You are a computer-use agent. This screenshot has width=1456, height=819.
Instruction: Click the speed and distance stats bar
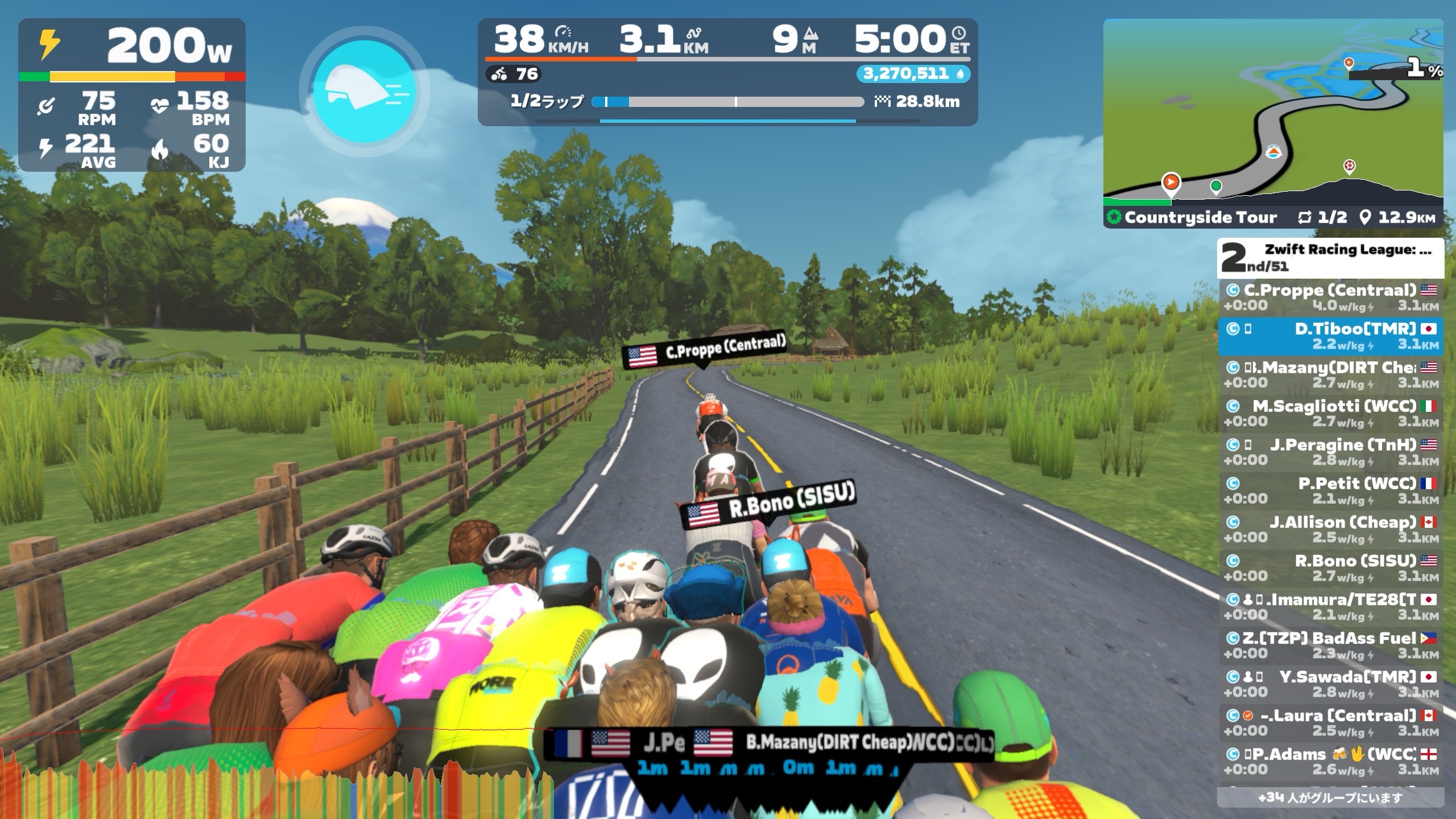pyautogui.click(x=727, y=72)
